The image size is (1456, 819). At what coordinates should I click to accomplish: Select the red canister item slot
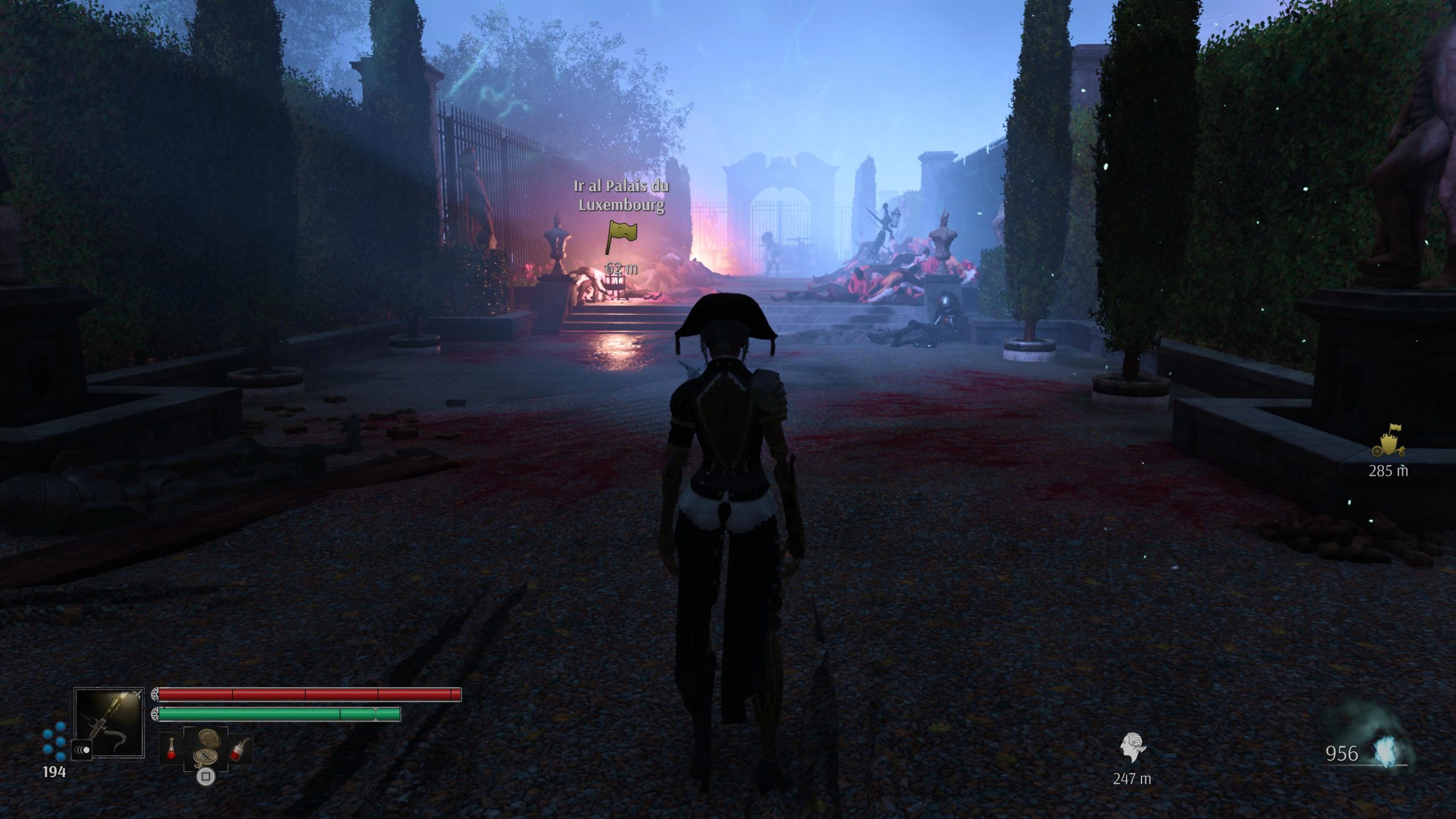(239, 749)
